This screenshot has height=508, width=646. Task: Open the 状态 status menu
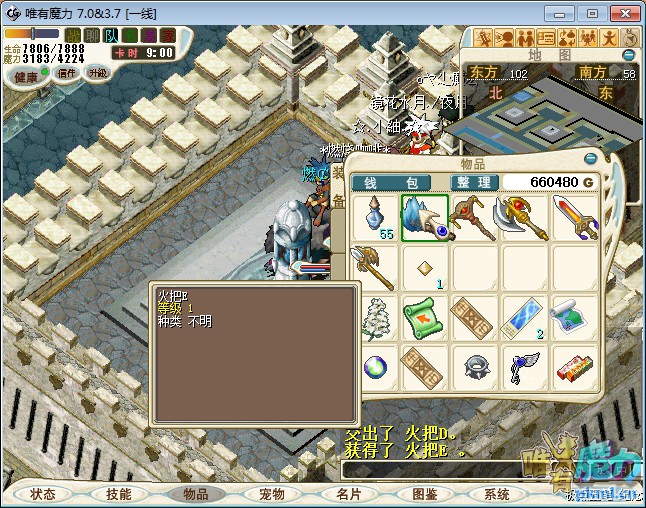[x=43, y=494]
